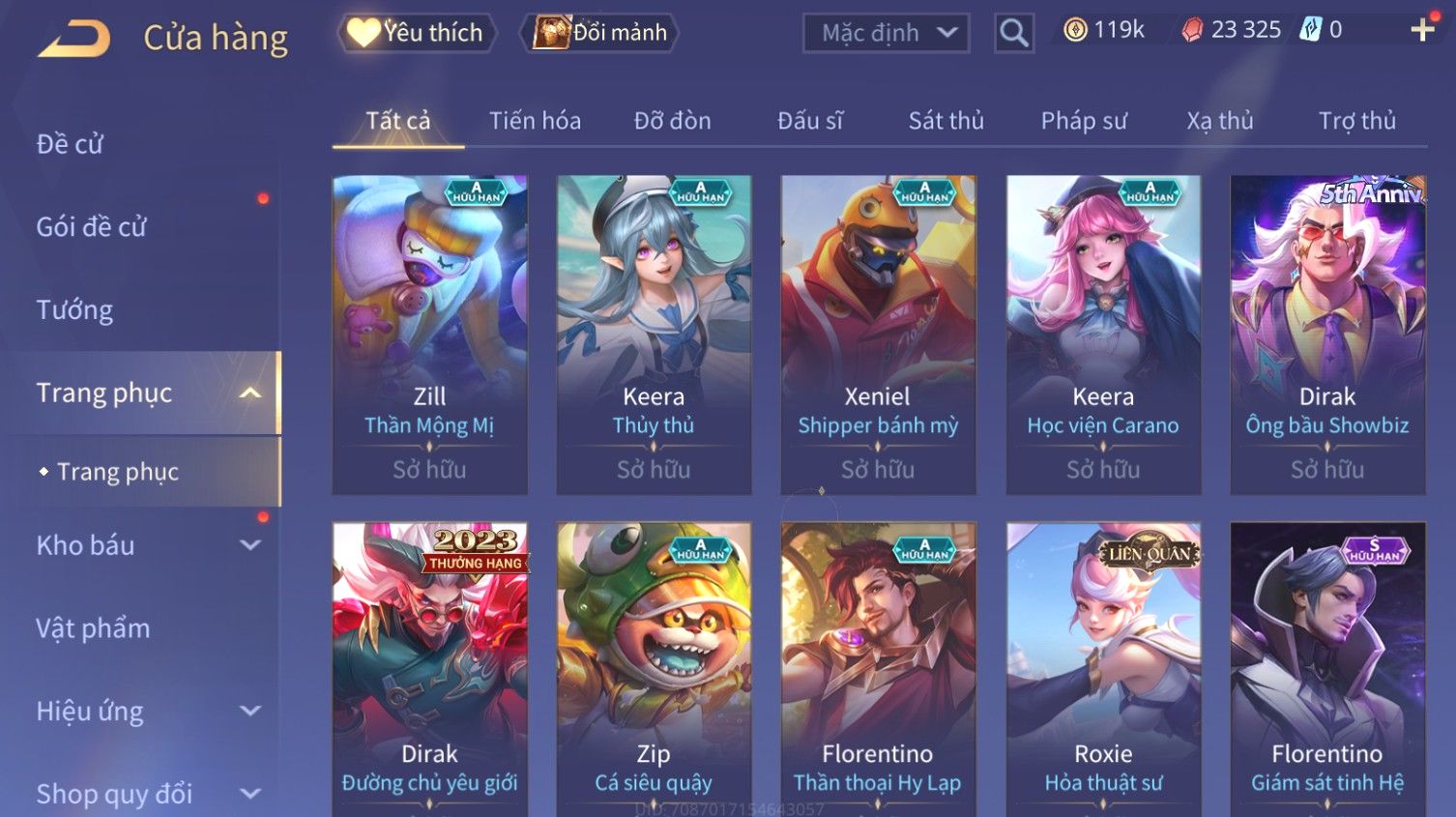Switch to the Pháp sư tab
This screenshot has width=1456, height=817.
pyautogui.click(x=1083, y=121)
